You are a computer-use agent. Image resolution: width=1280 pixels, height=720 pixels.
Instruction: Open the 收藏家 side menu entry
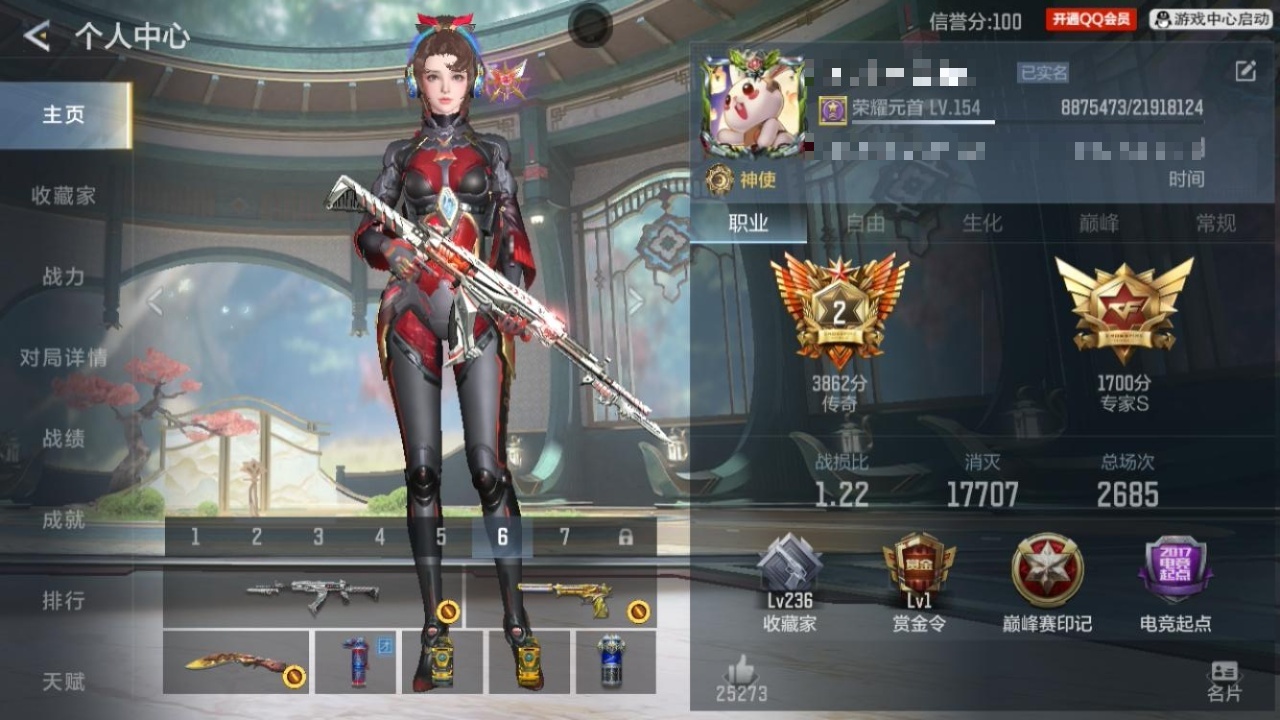click(x=64, y=196)
